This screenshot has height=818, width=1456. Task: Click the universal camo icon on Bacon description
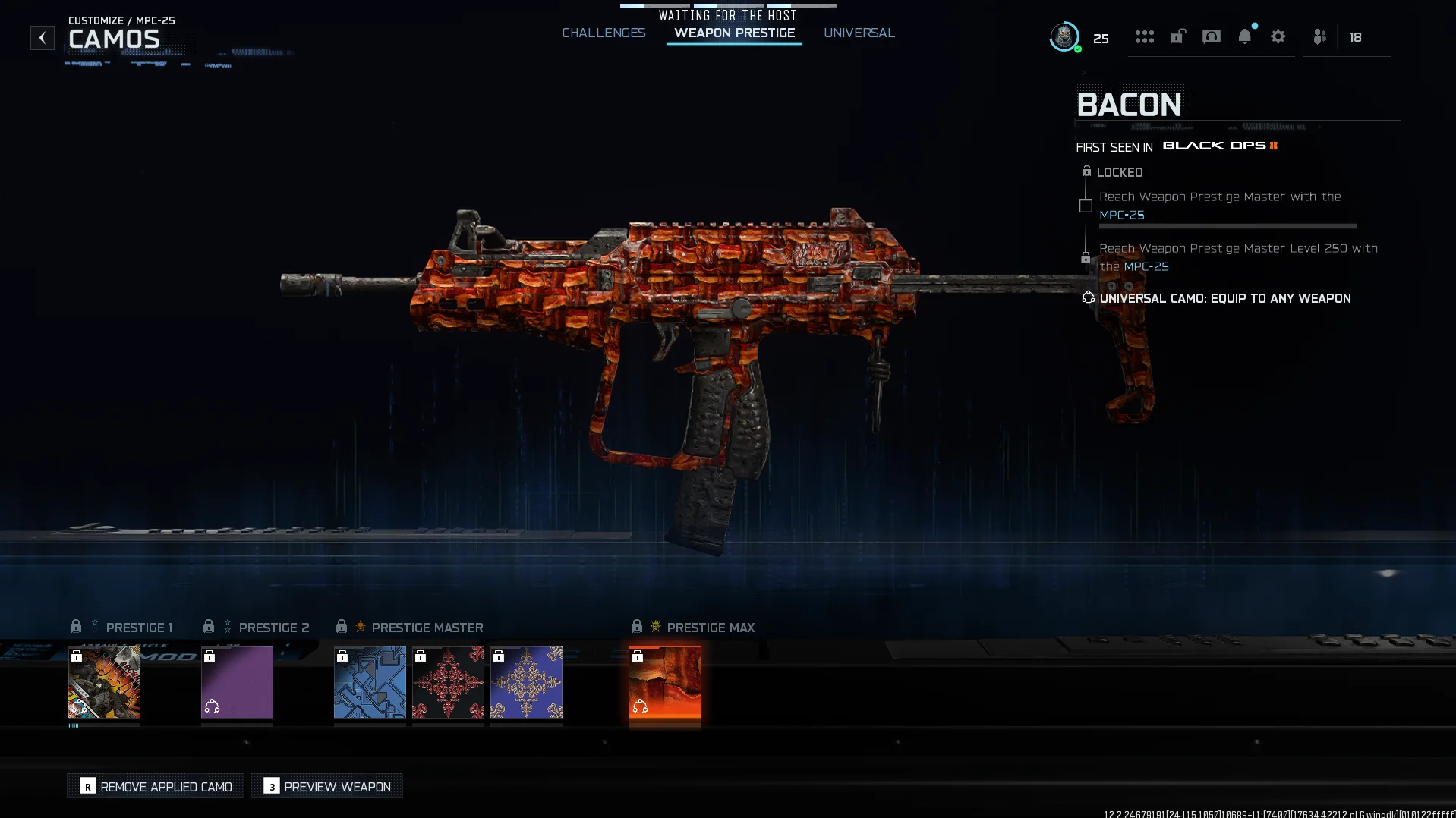click(1087, 297)
